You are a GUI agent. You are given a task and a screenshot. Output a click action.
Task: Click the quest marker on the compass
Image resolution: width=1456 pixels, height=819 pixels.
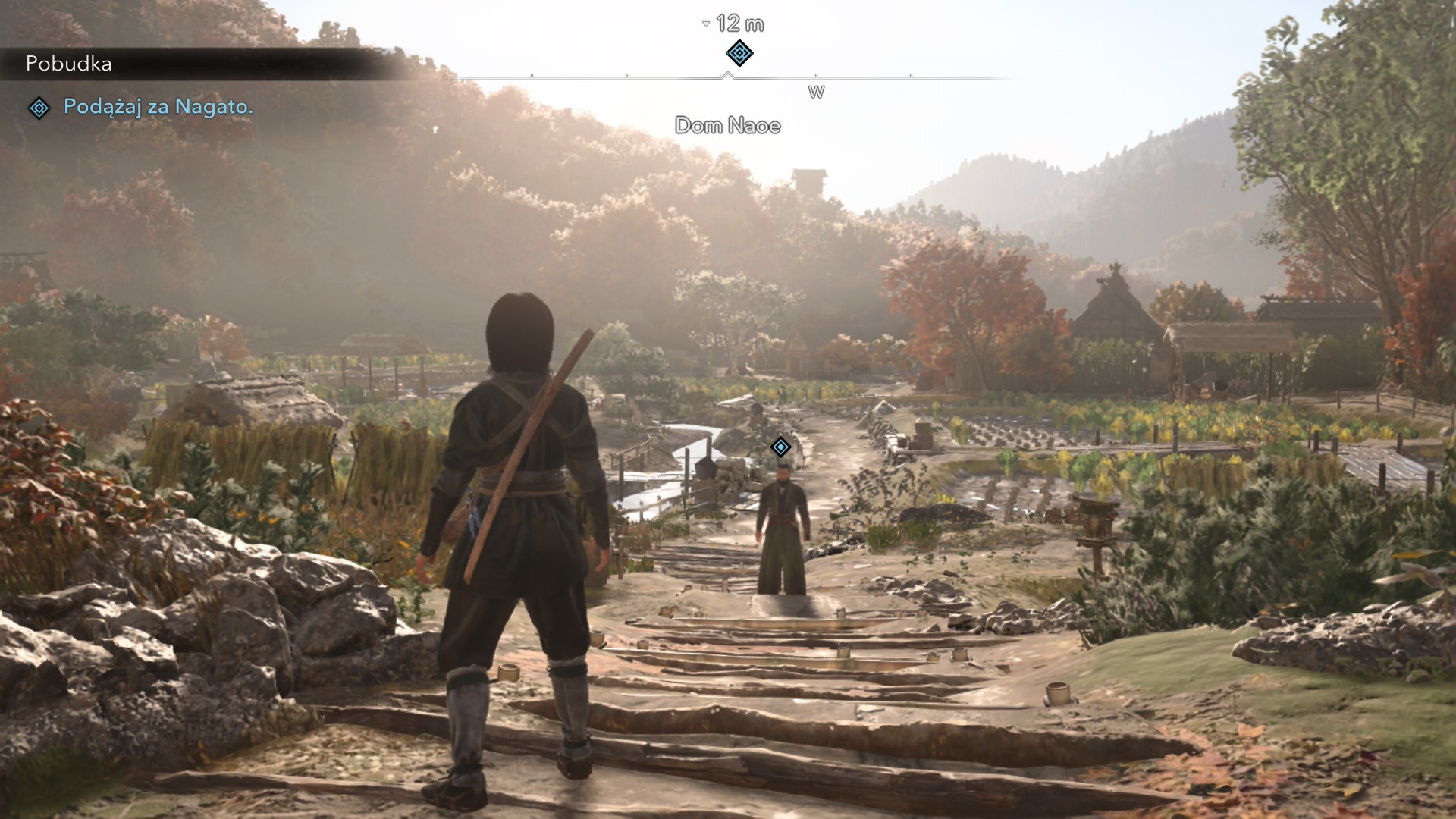(x=739, y=53)
